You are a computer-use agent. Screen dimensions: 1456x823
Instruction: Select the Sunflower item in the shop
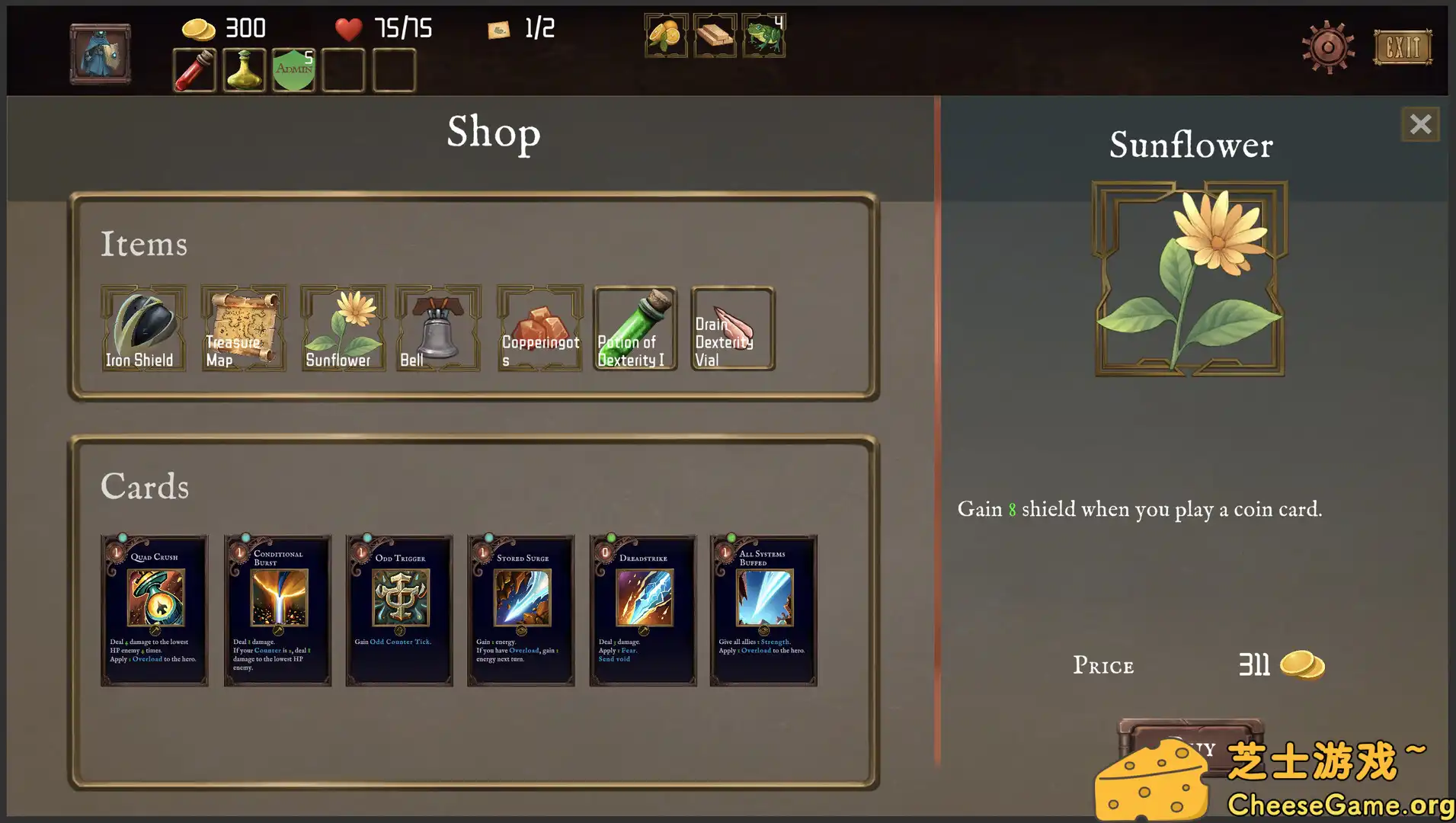click(342, 329)
